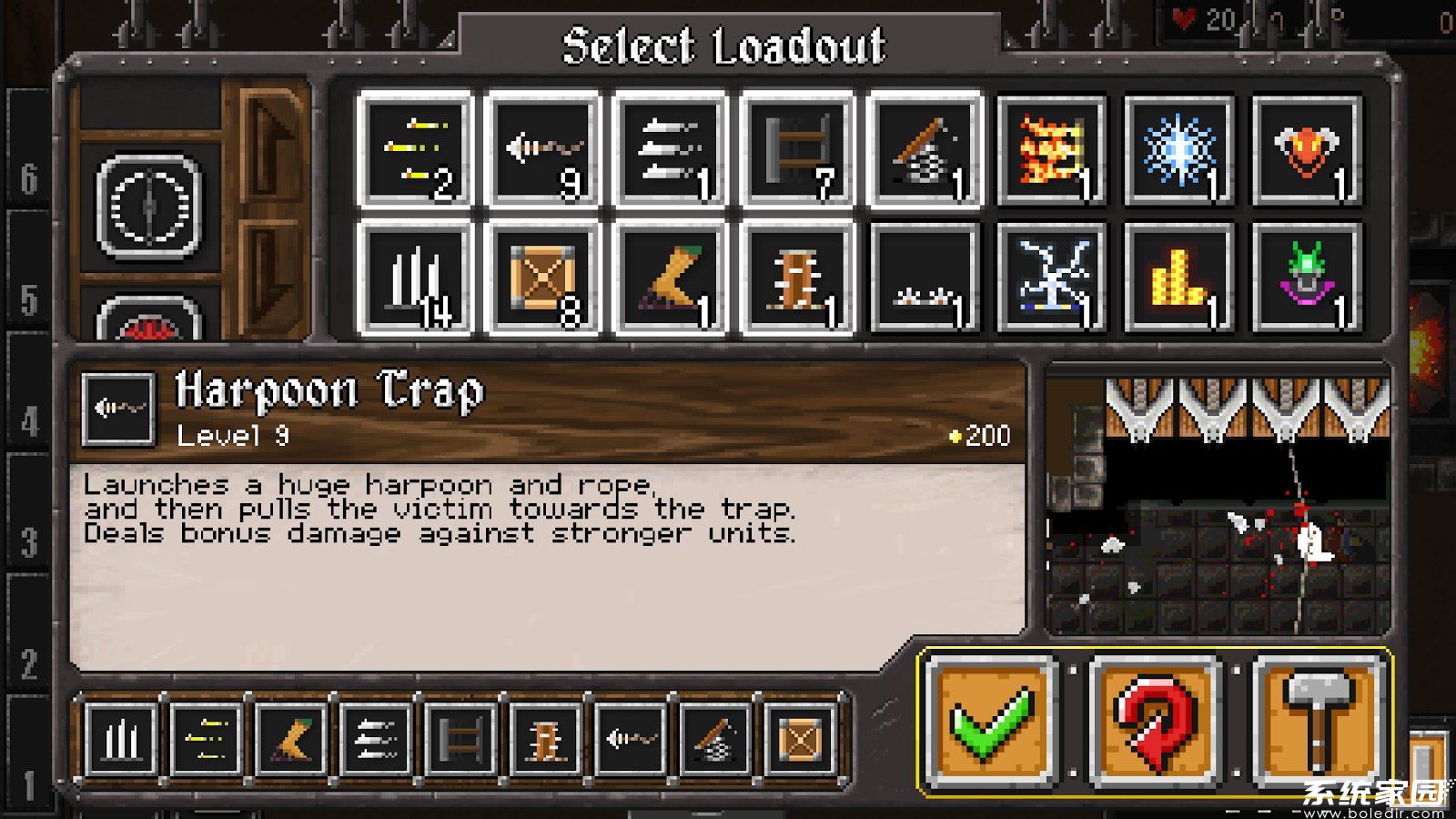Image resolution: width=1456 pixels, height=819 pixels.
Task: Pick the triple yellow dart trap
Action: pyautogui.click(x=416, y=151)
